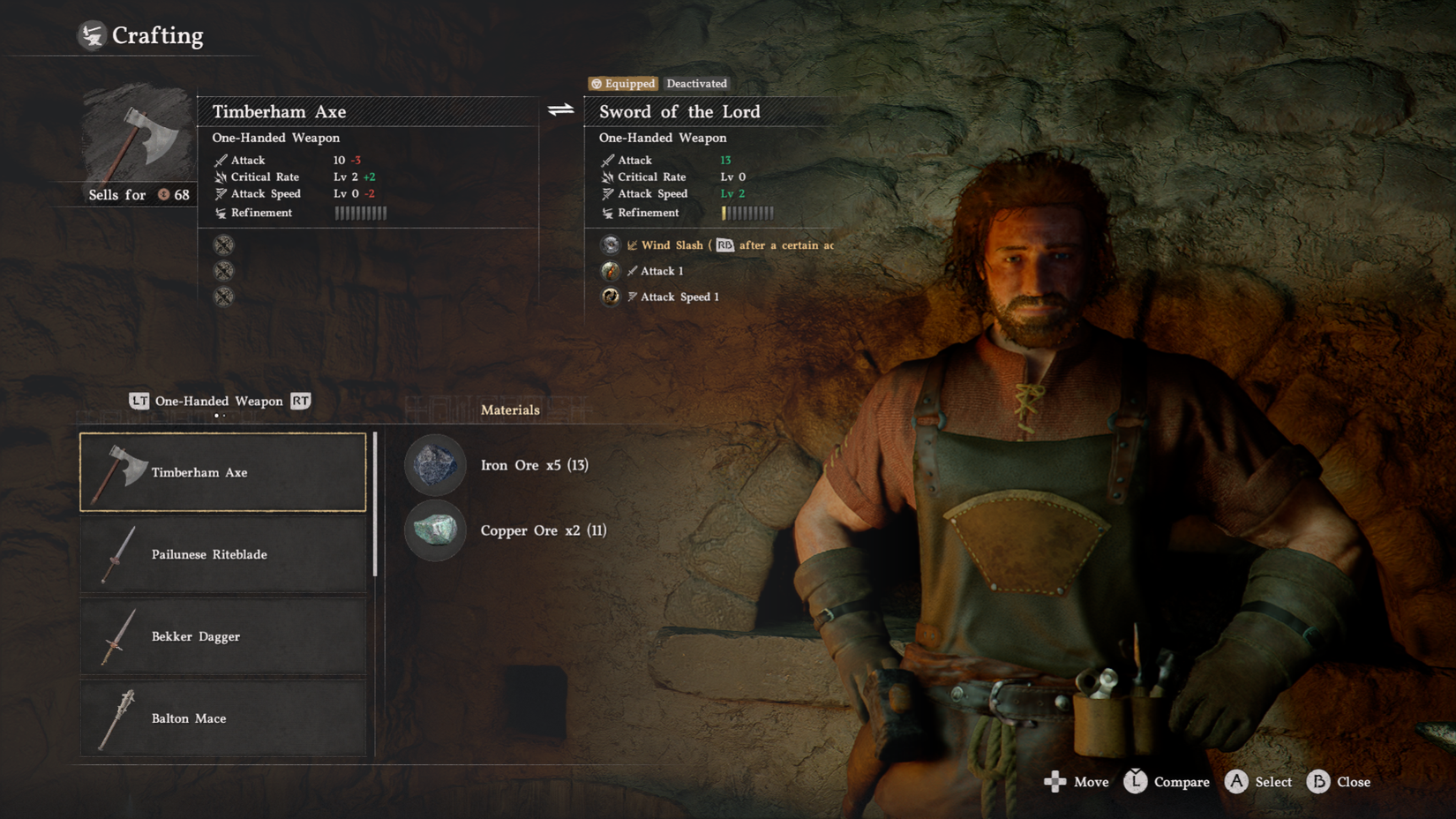The width and height of the screenshot is (1456, 819).
Task: Expand the second category page dot
Action: pyautogui.click(x=226, y=415)
